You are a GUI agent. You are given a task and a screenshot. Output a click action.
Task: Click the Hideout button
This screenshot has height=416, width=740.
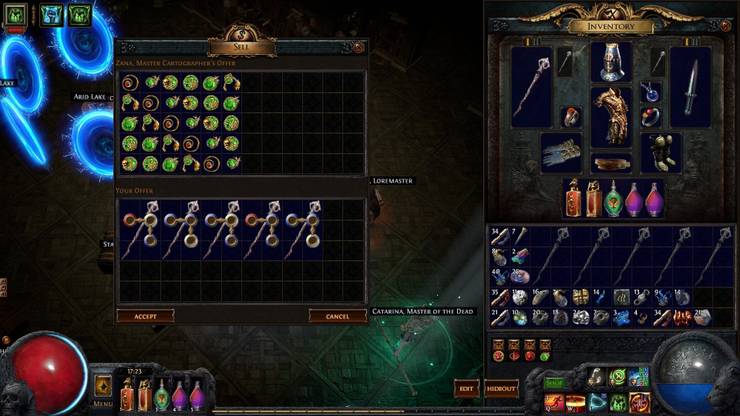coord(501,388)
